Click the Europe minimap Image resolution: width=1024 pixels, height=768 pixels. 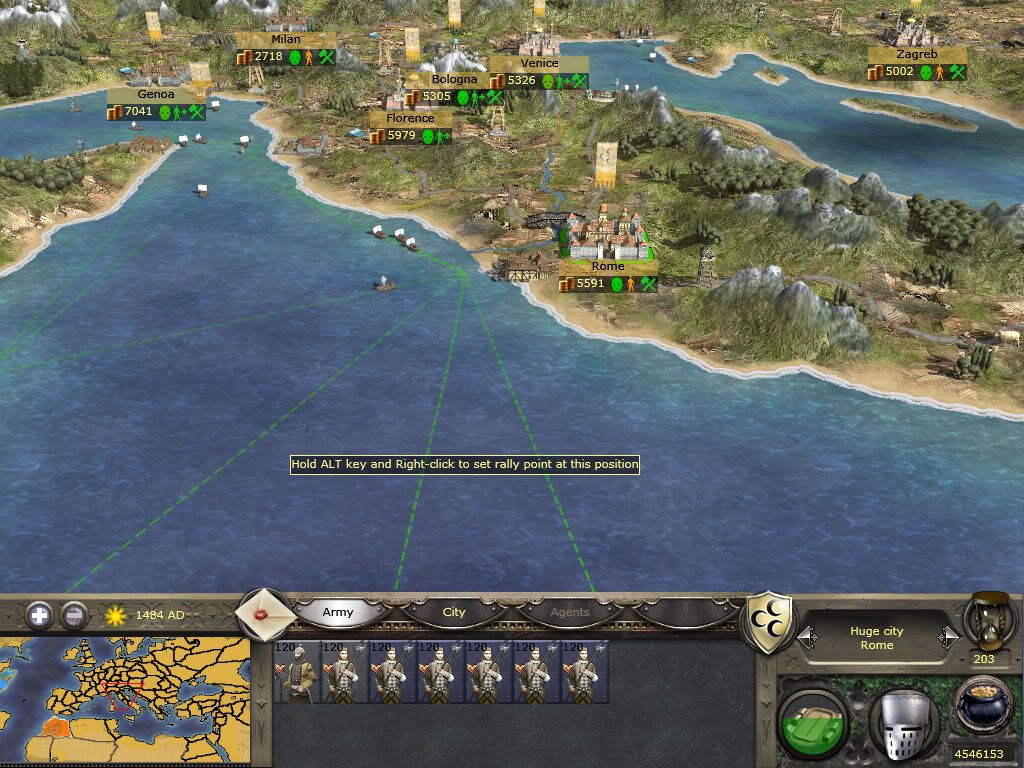tap(125, 698)
